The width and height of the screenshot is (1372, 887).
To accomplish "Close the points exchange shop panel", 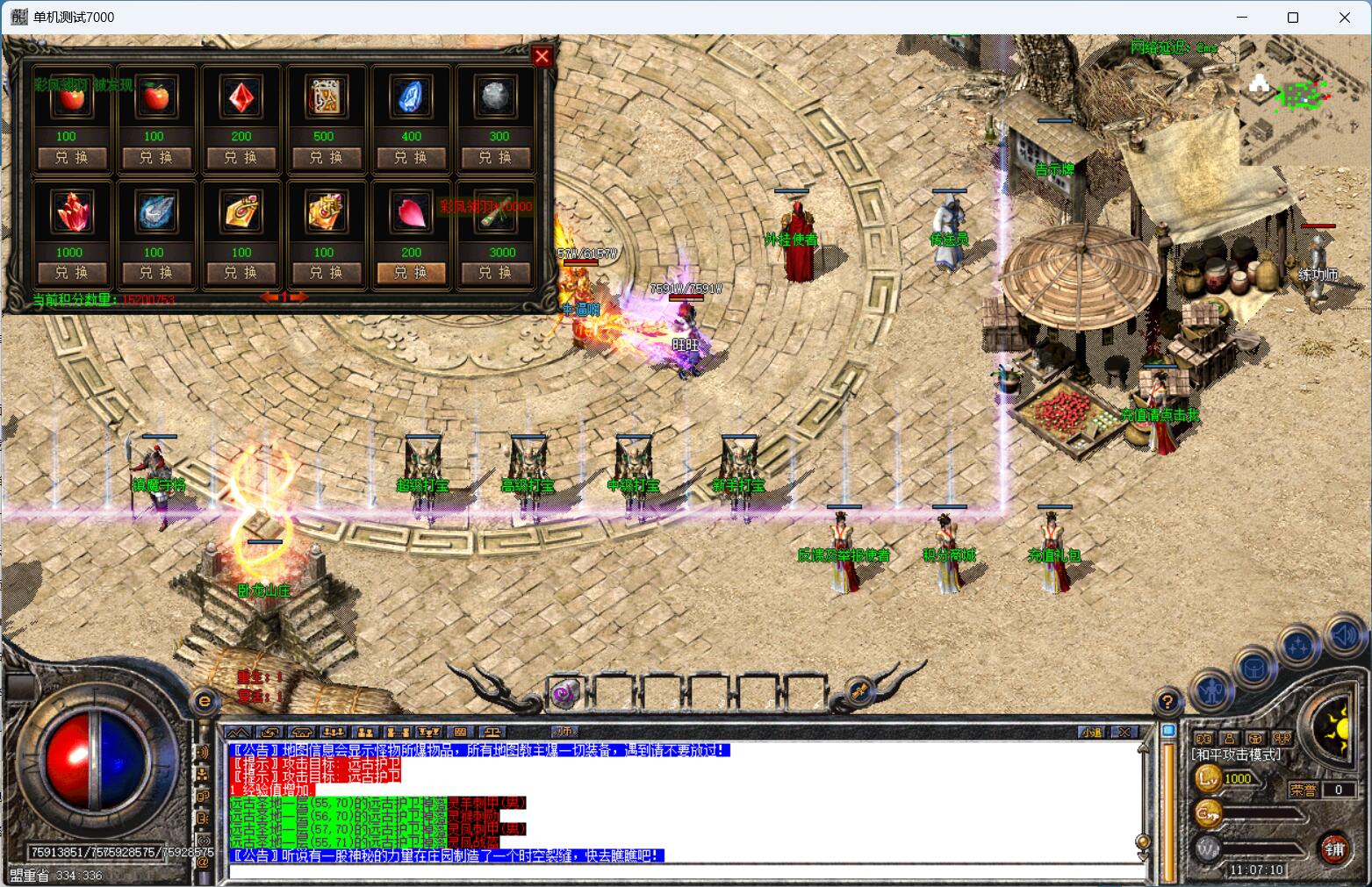I will point(542,56).
